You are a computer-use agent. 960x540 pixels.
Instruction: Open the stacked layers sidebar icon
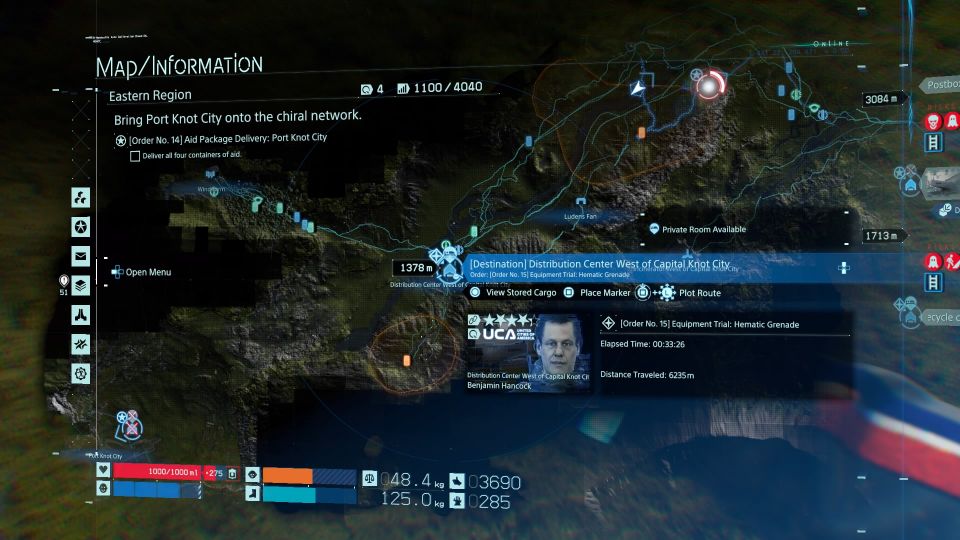(x=80, y=285)
